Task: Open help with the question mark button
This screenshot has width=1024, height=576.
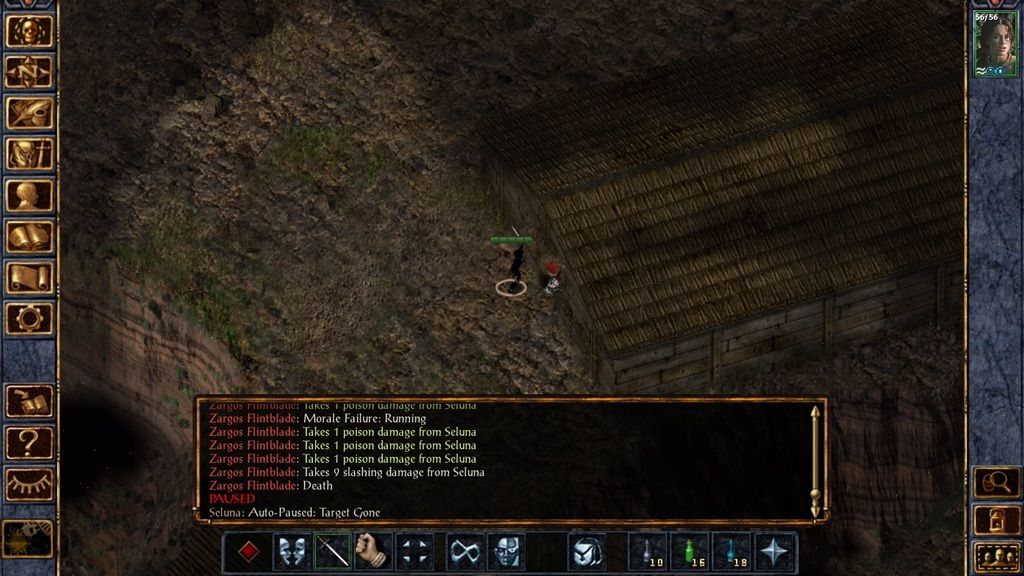Action: (29, 442)
